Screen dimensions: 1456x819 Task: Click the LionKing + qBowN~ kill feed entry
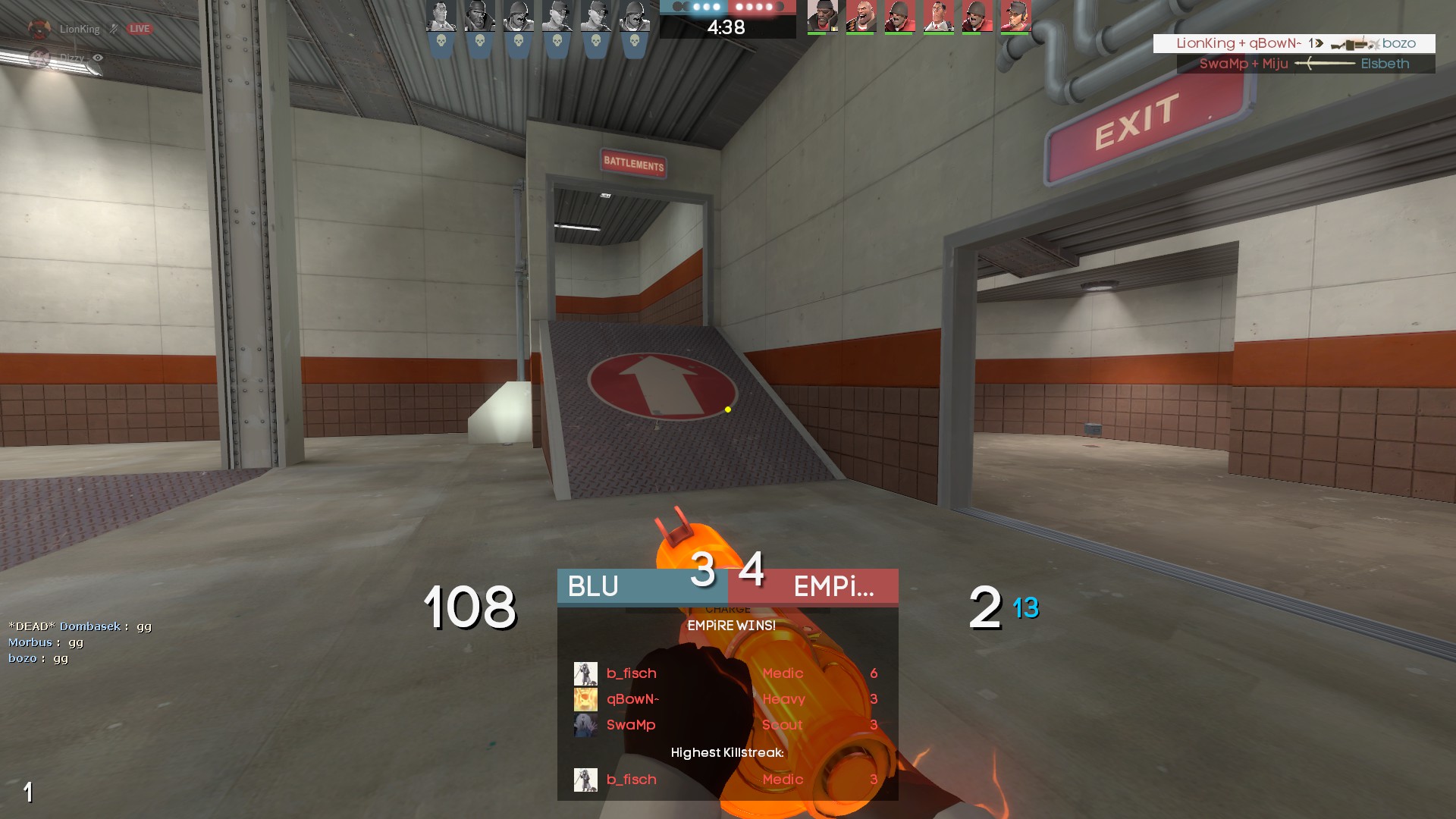click(x=1294, y=43)
